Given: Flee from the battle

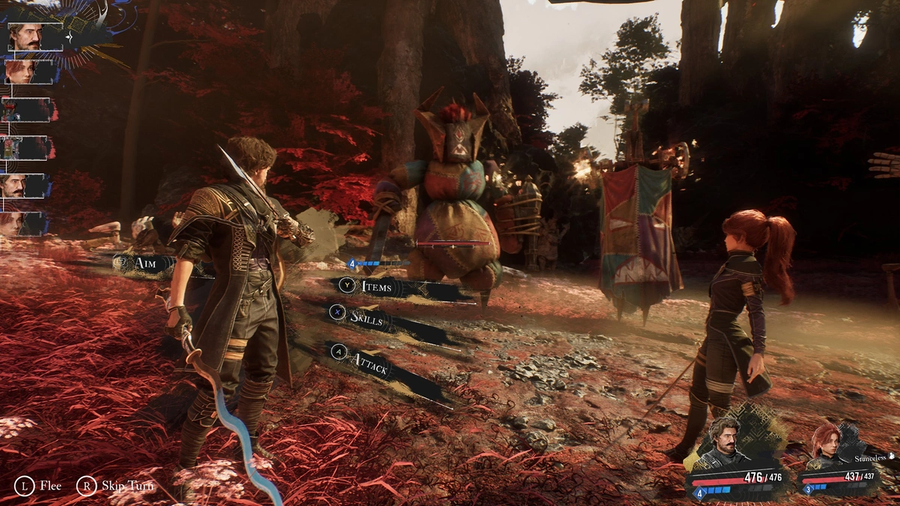Looking at the screenshot, I should 38,487.
